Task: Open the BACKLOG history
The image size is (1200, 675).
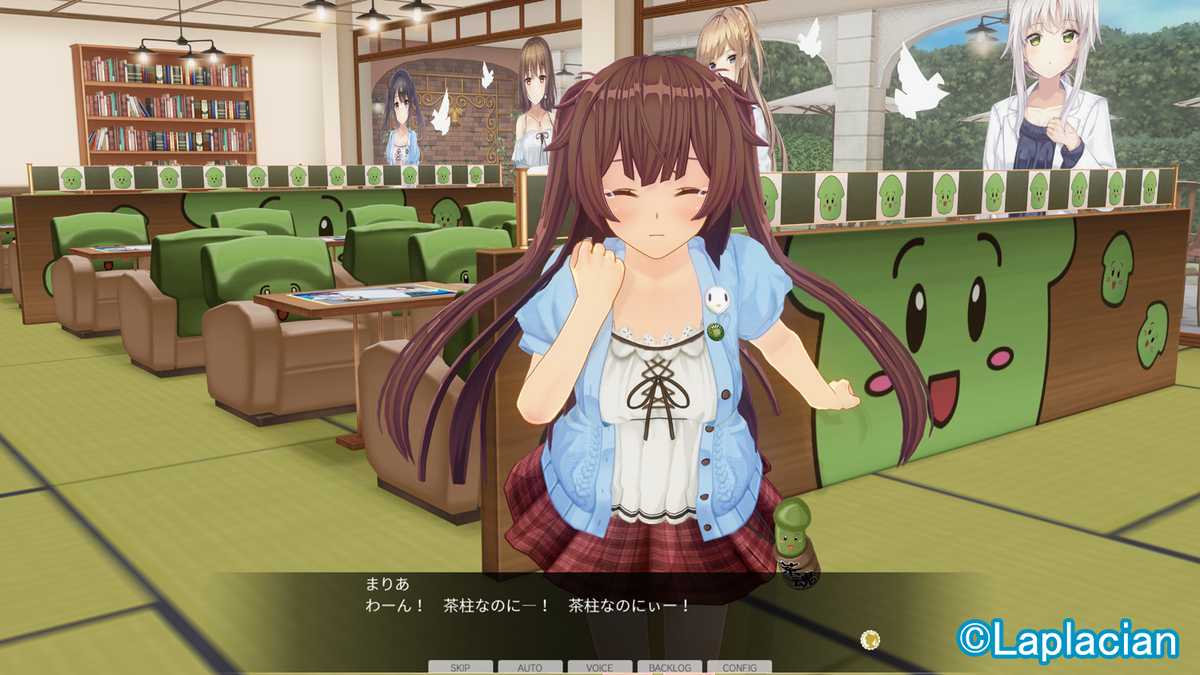Action: (669, 667)
